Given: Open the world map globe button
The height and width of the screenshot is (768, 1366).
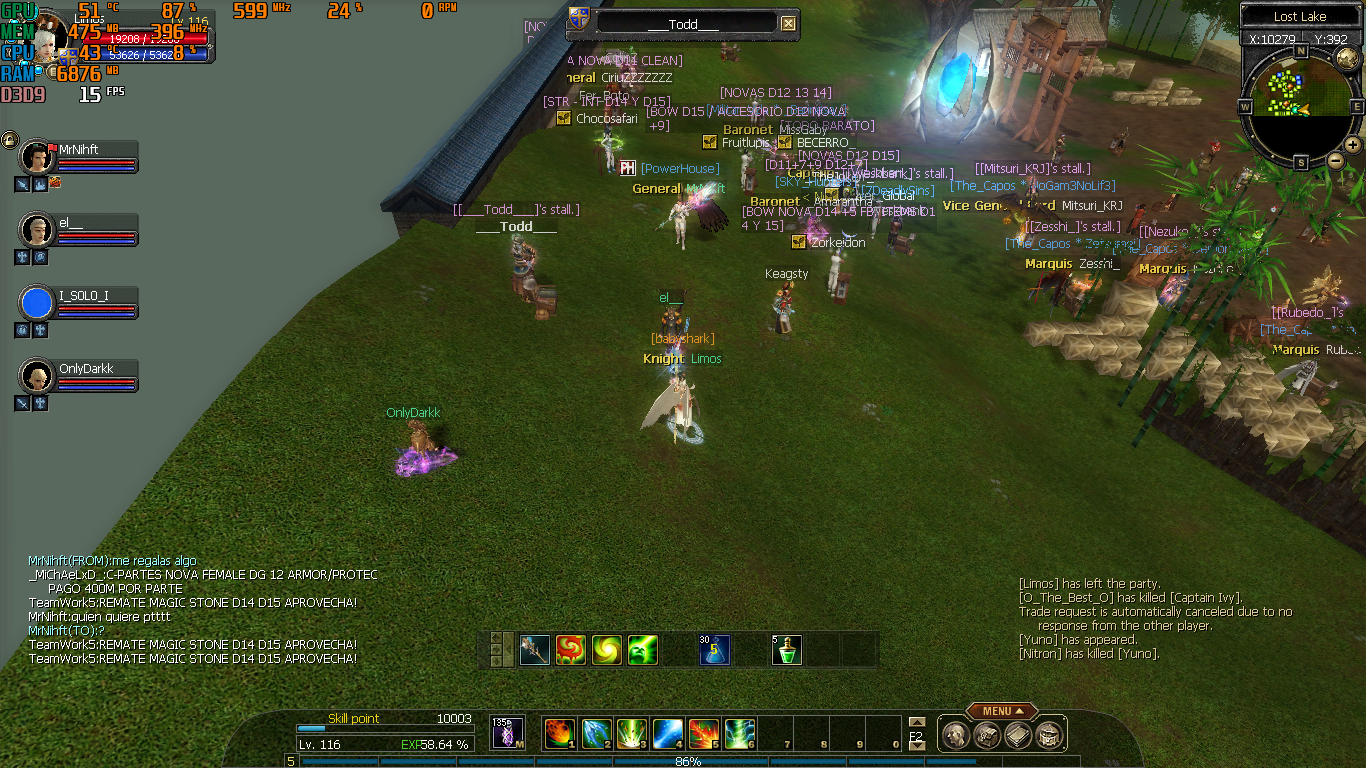Looking at the screenshot, I should pos(1347,58).
